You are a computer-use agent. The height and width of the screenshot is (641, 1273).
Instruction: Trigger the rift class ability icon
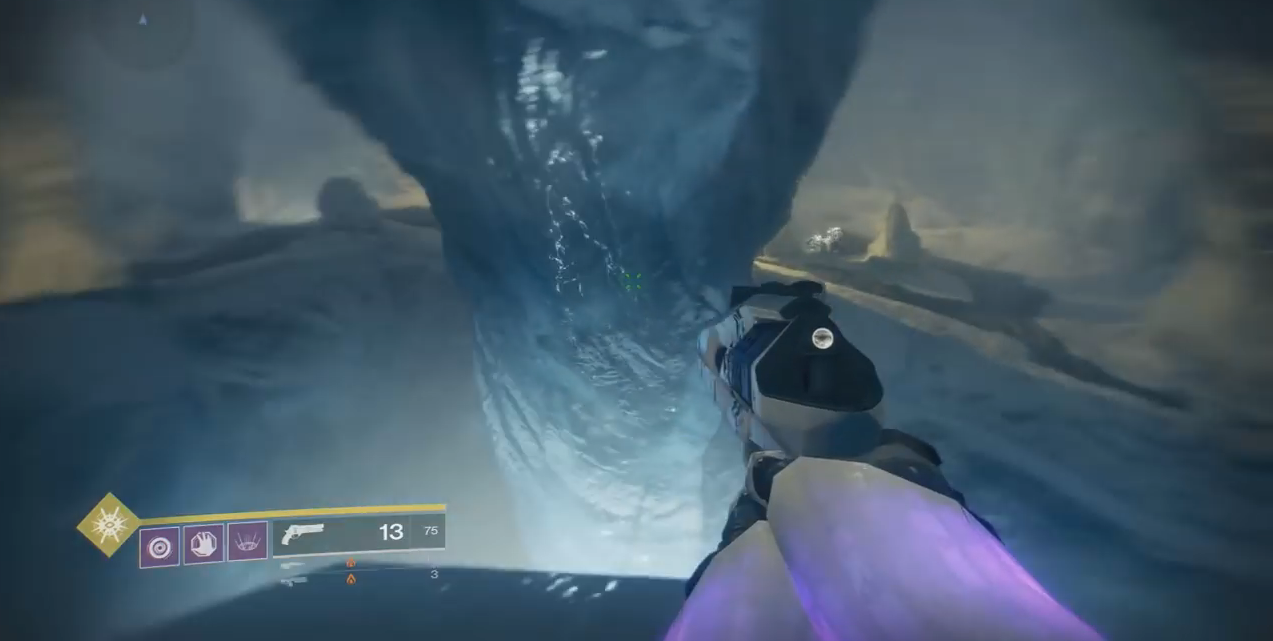tap(247, 542)
